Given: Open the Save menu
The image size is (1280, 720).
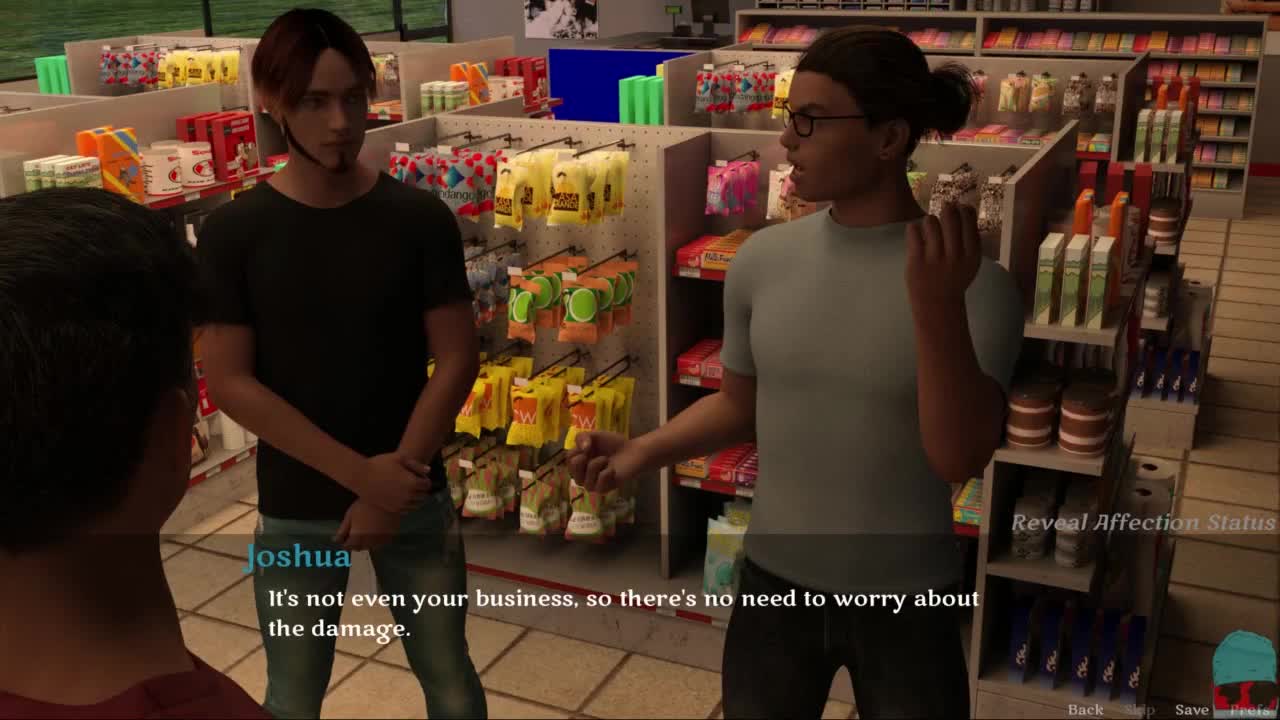Looking at the screenshot, I should tap(1191, 709).
